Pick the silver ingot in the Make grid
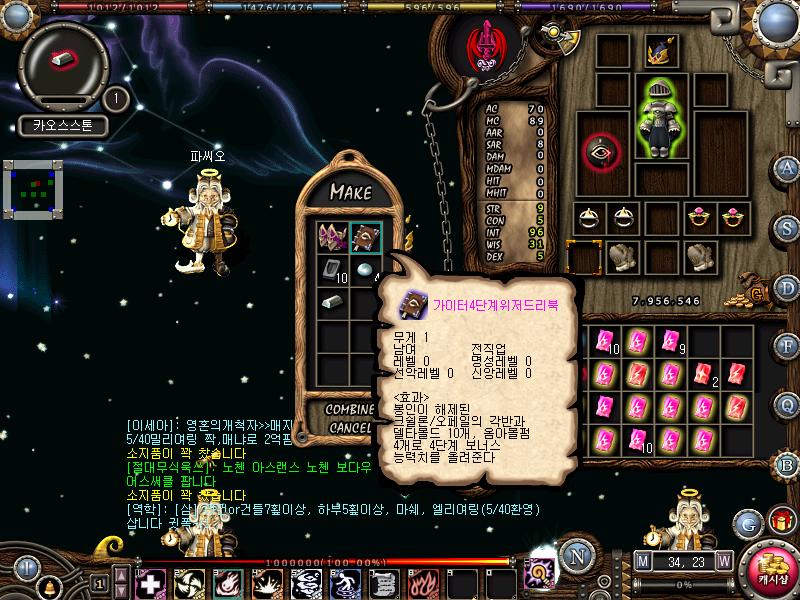 [333, 302]
